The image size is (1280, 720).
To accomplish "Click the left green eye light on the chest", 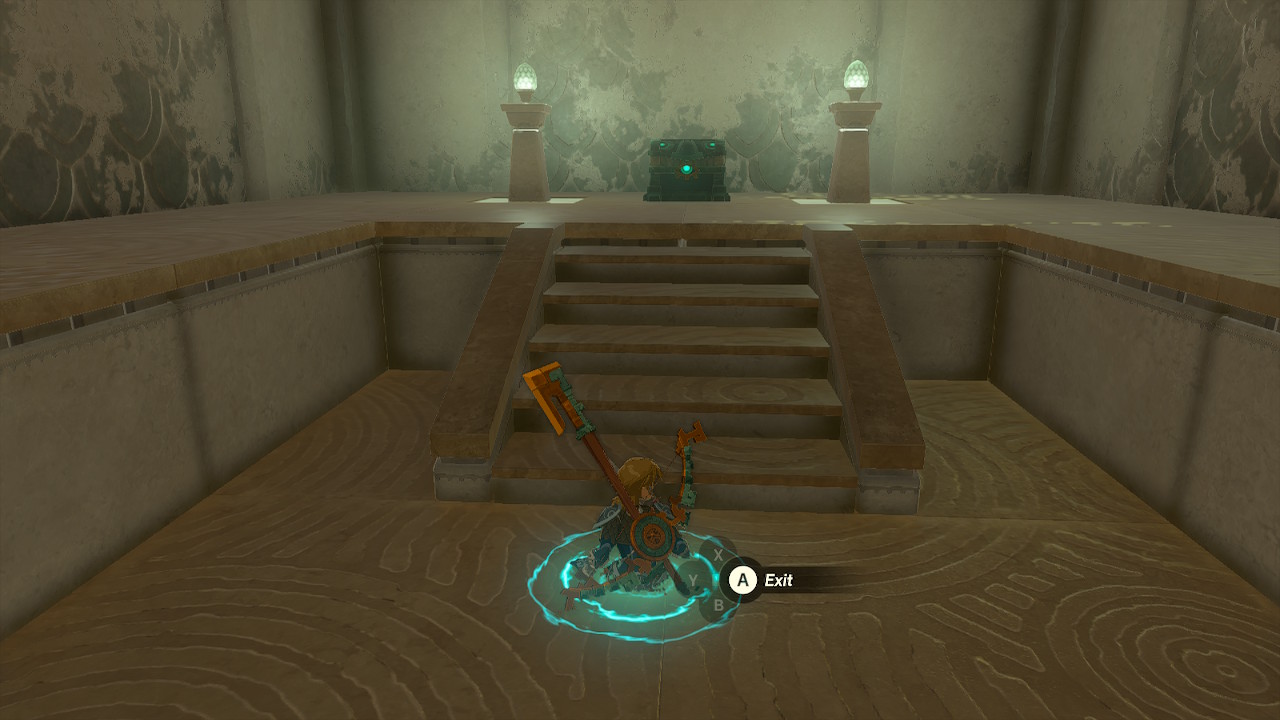I will 664,145.
